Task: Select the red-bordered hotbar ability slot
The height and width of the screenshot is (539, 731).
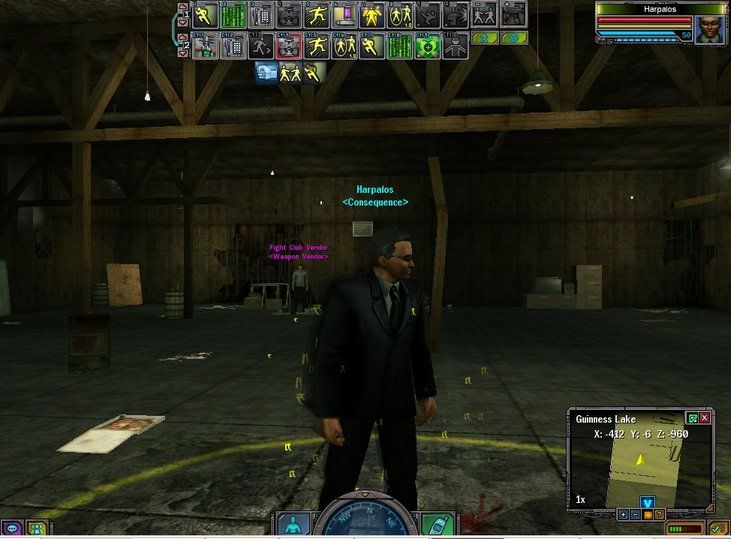Action: (290, 46)
